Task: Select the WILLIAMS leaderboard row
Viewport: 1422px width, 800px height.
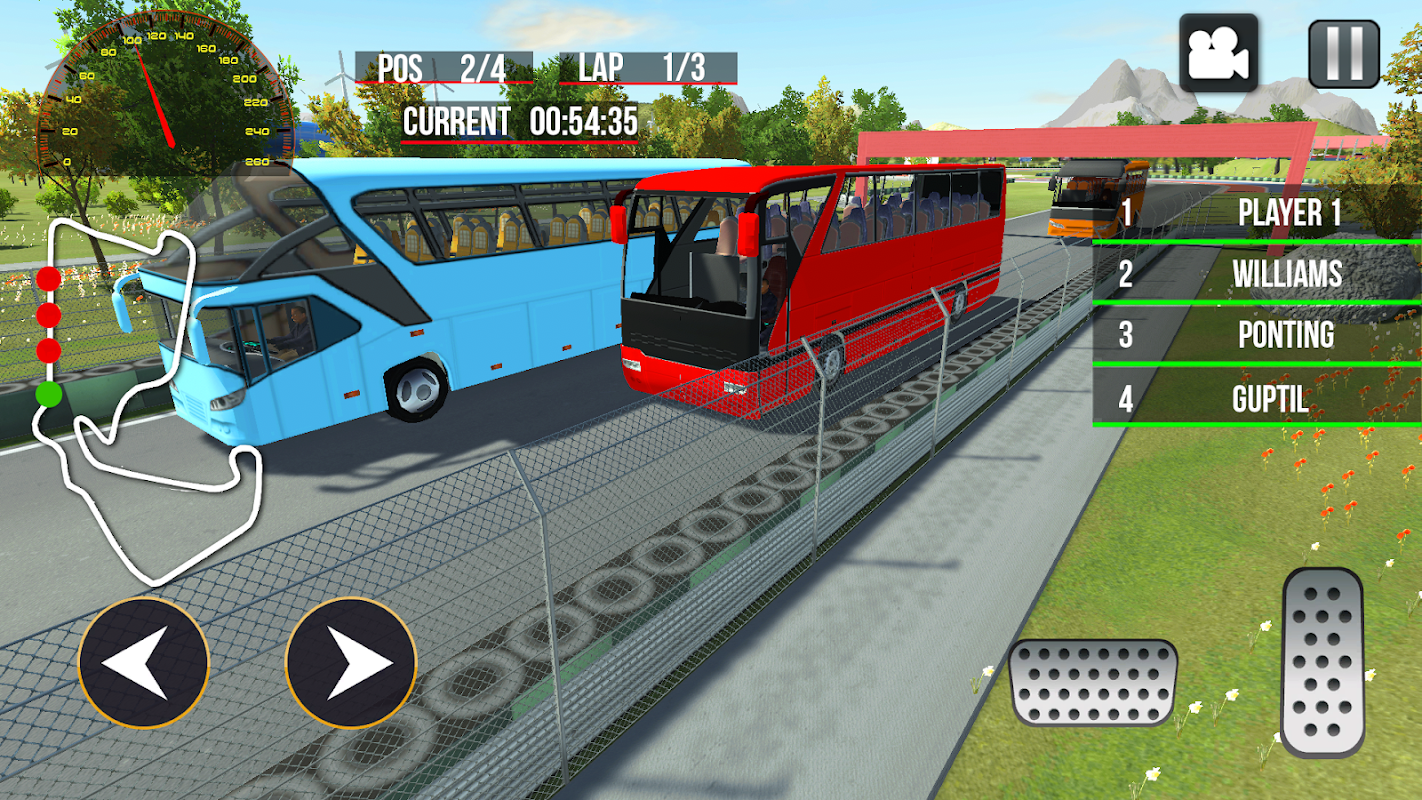Action: coord(1257,274)
